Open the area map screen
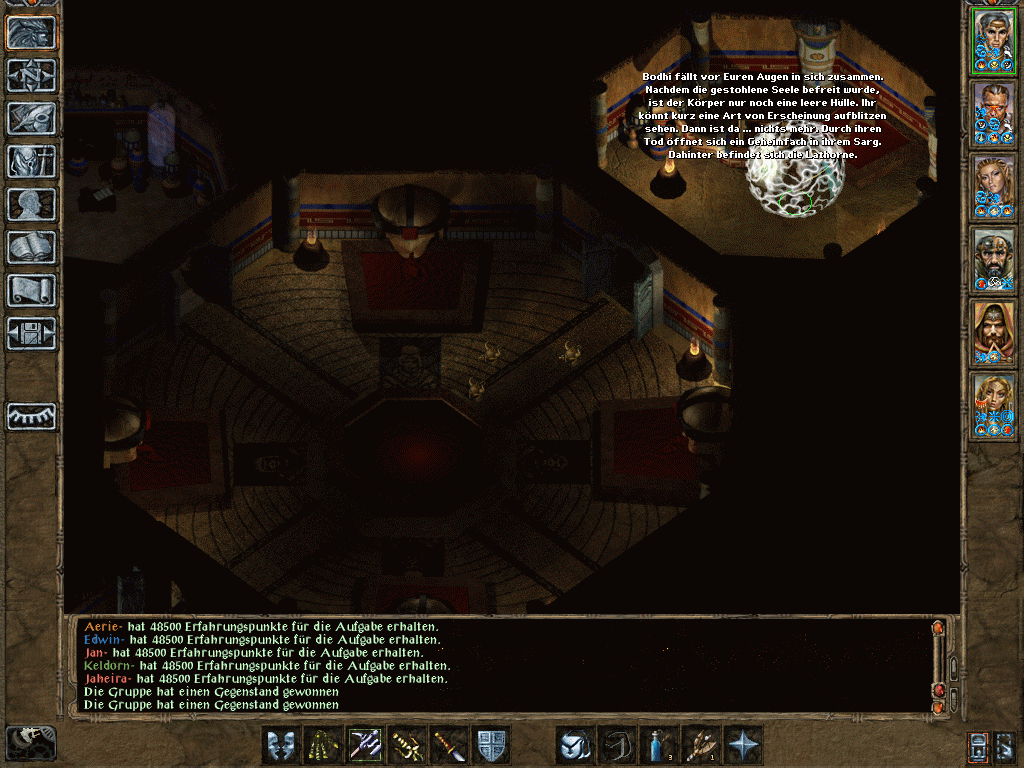Image resolution: width=1024 pixels, height=768 pixels. (32, 76)
